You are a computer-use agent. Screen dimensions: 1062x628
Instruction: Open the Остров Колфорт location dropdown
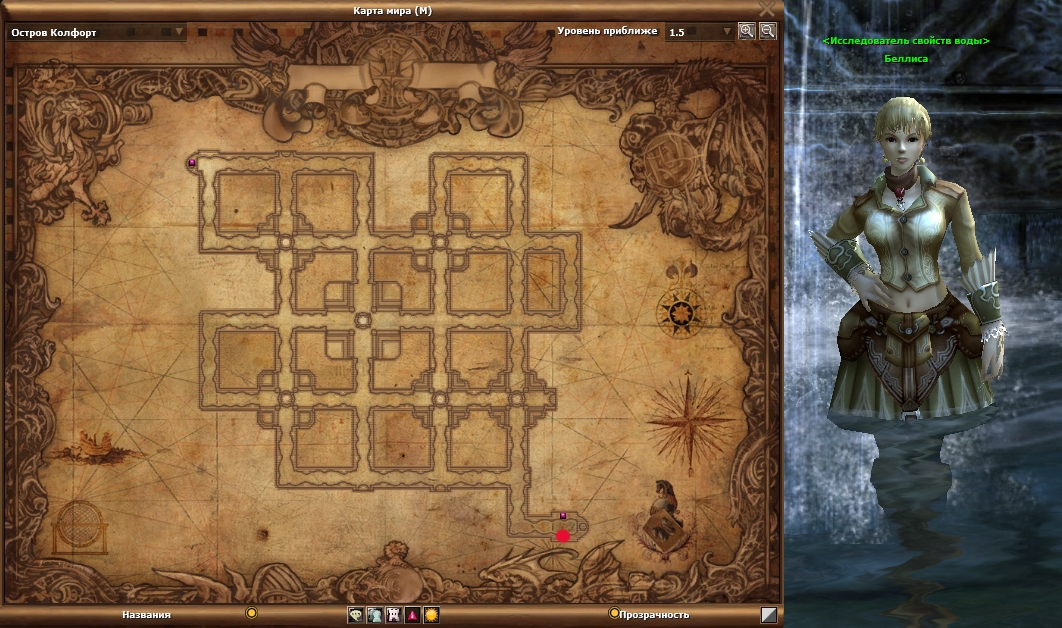[x=180, y=32]
